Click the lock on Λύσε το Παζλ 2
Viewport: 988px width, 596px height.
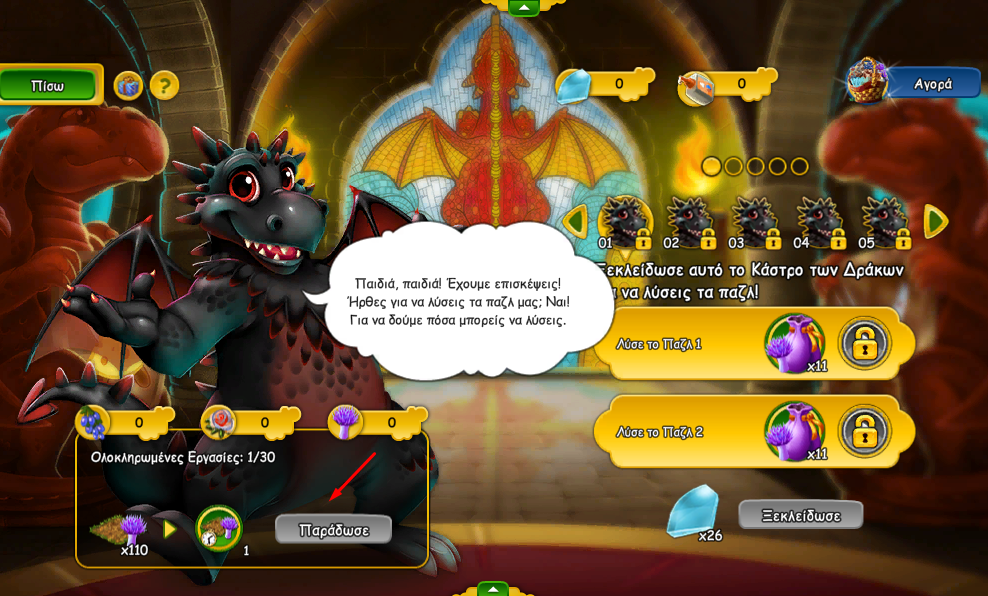864,432
